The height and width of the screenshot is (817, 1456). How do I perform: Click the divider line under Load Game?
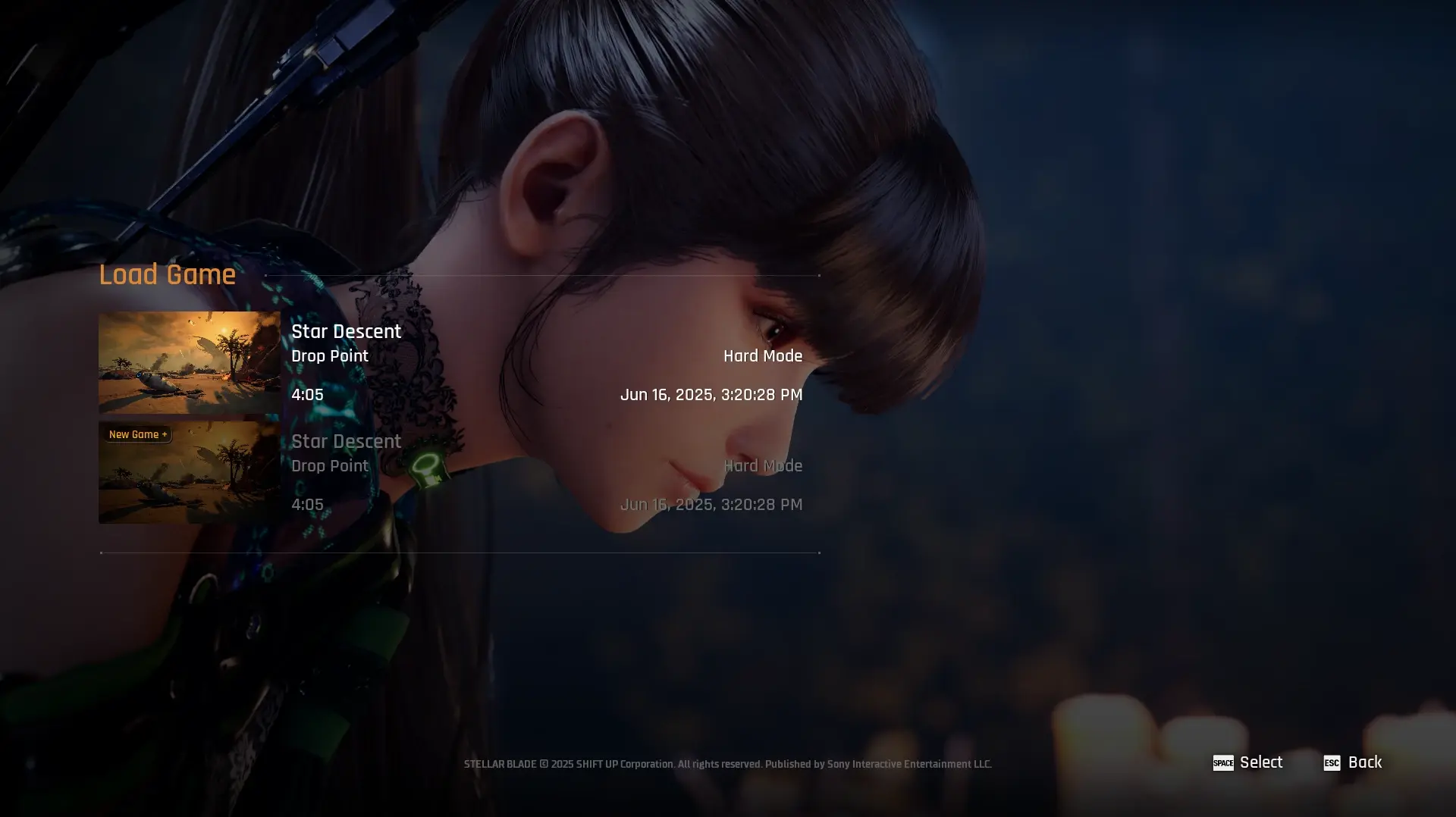click(542, 275)
